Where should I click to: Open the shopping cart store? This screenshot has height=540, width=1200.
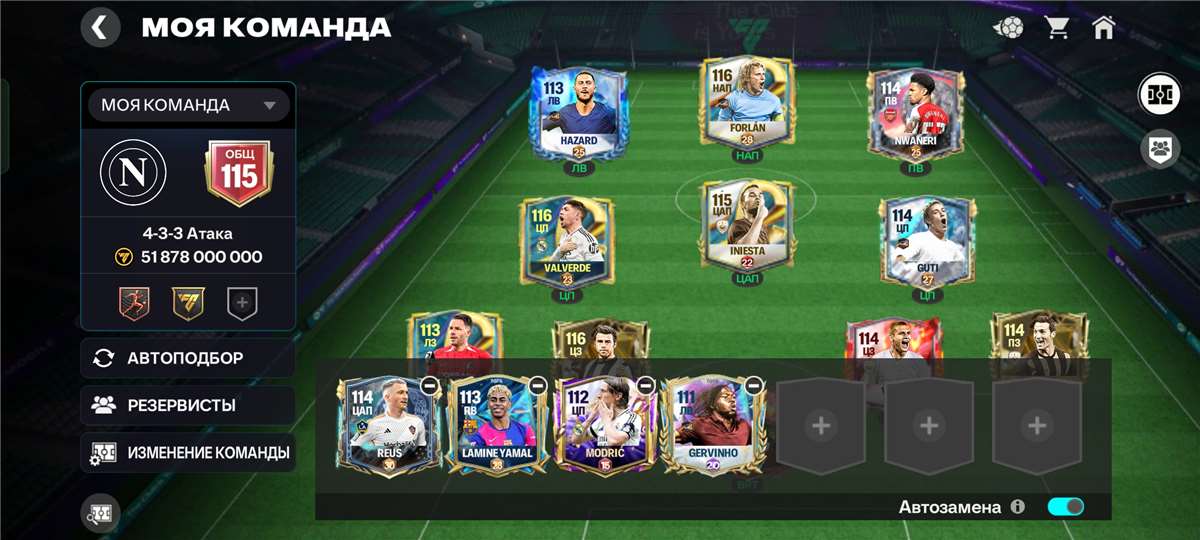1057,28
